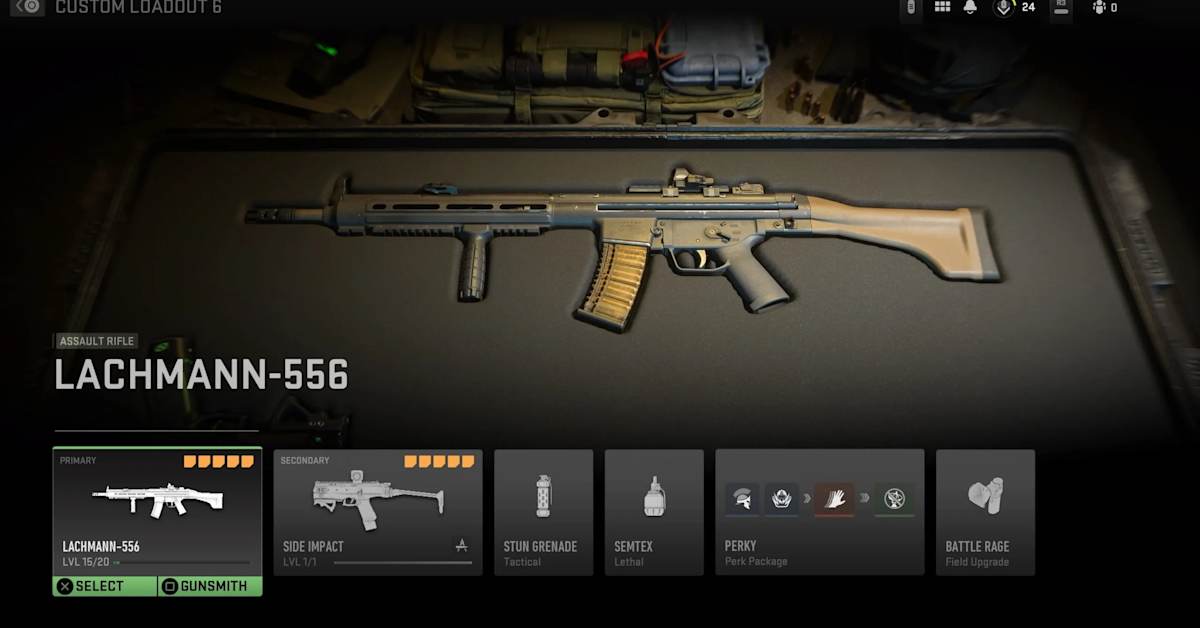
Task: Change the Stun Grenade tactical slot
Action: click(543, 512)
